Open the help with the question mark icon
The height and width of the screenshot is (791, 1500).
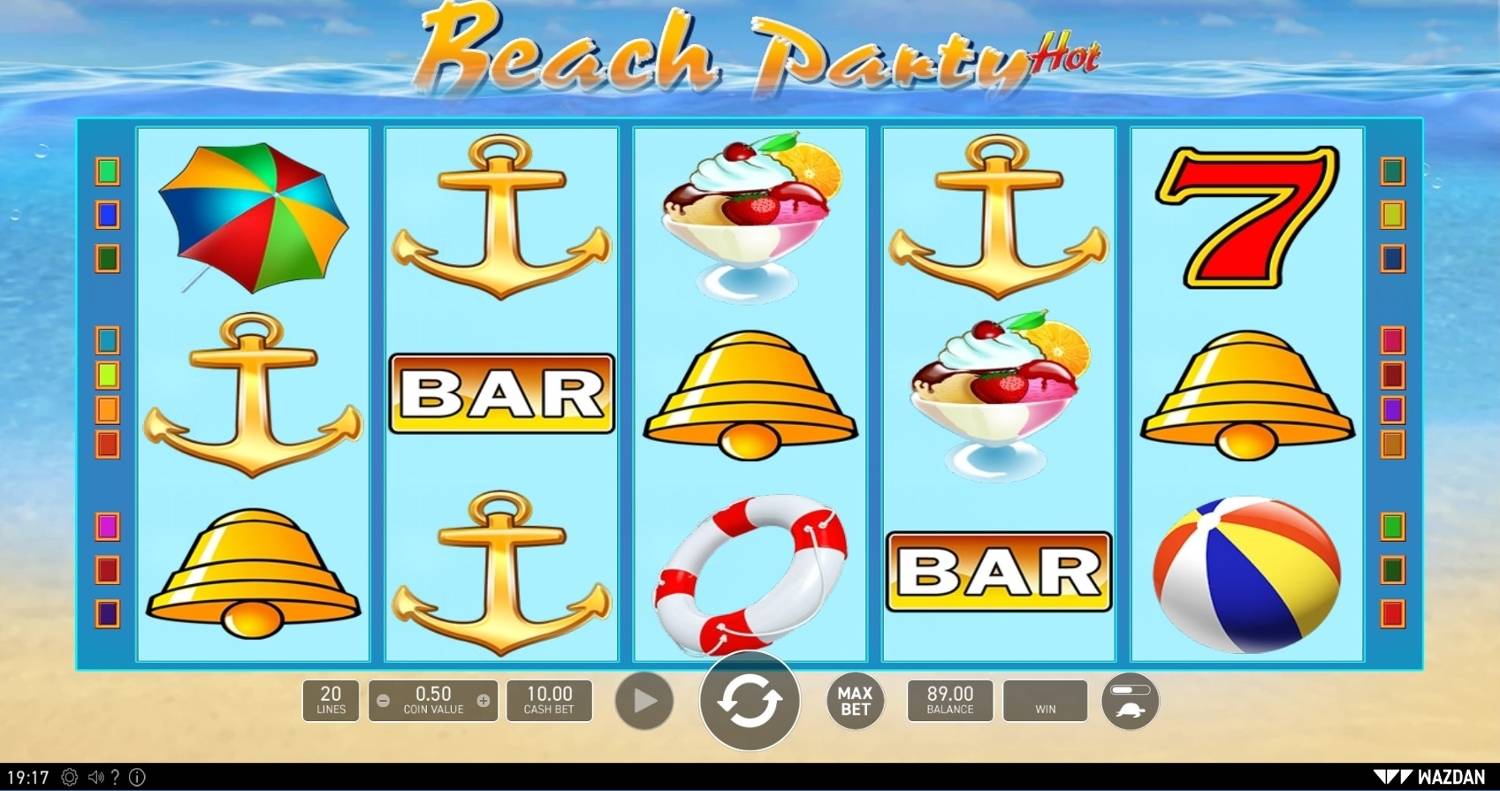118,776
